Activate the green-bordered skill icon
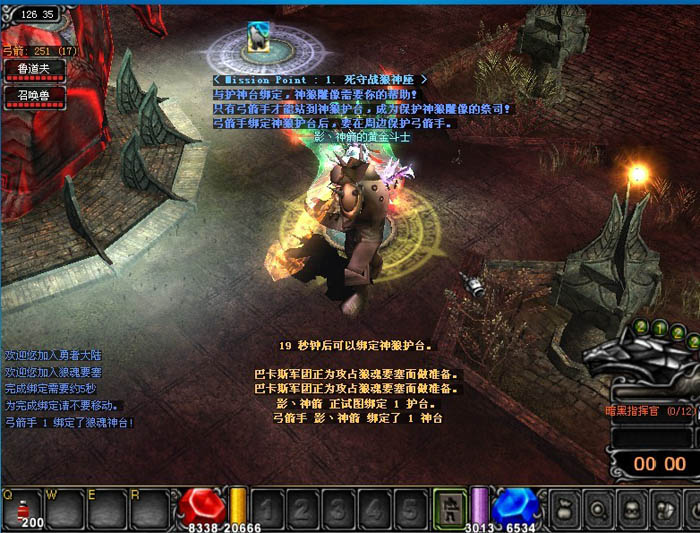 (450, 509)
